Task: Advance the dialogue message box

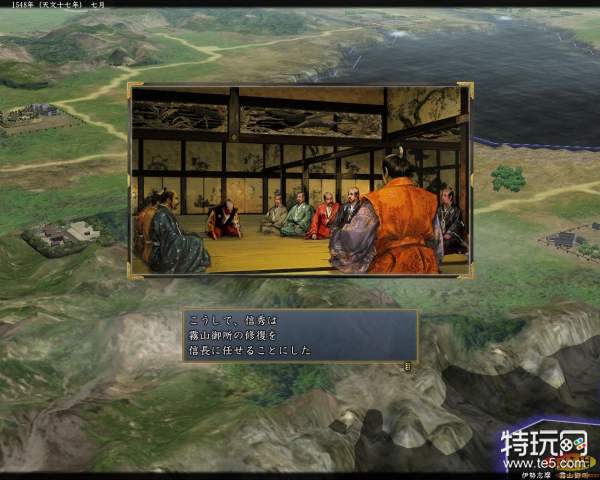Action: pyautogui.click(x=300, y=336)
